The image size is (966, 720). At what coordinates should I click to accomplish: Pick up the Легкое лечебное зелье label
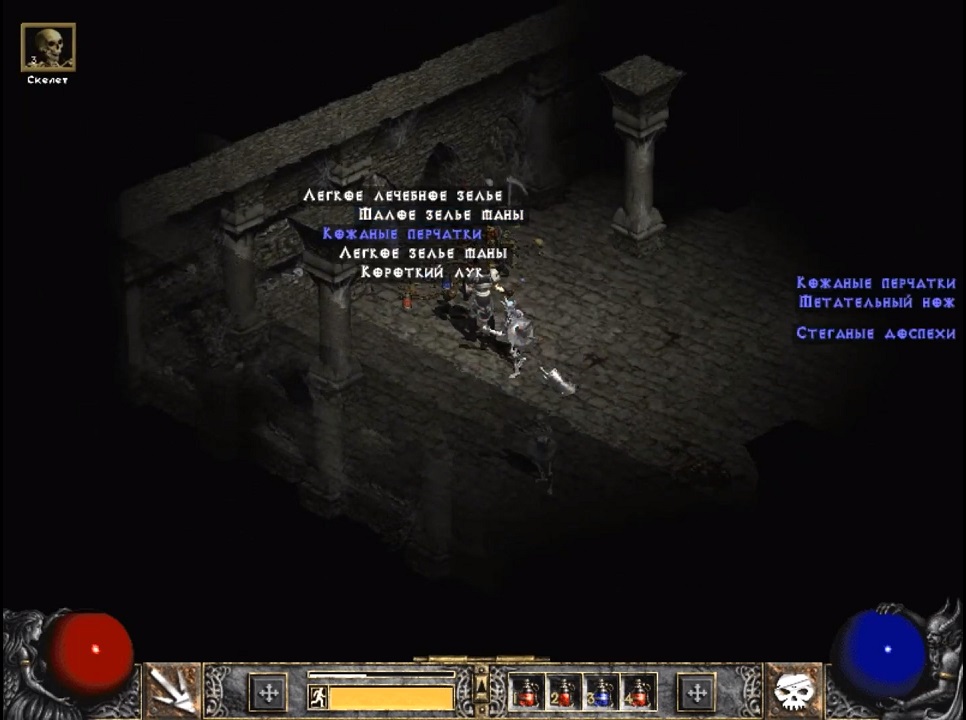(403, 196)
